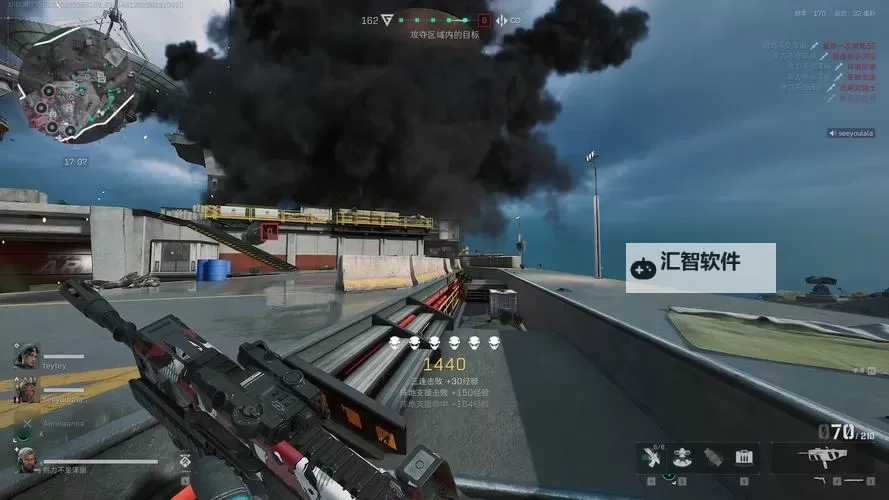Click the attacker team emblem beside 162
The height and width of the screenshot is (500, 889).
[x=387, y=20]
